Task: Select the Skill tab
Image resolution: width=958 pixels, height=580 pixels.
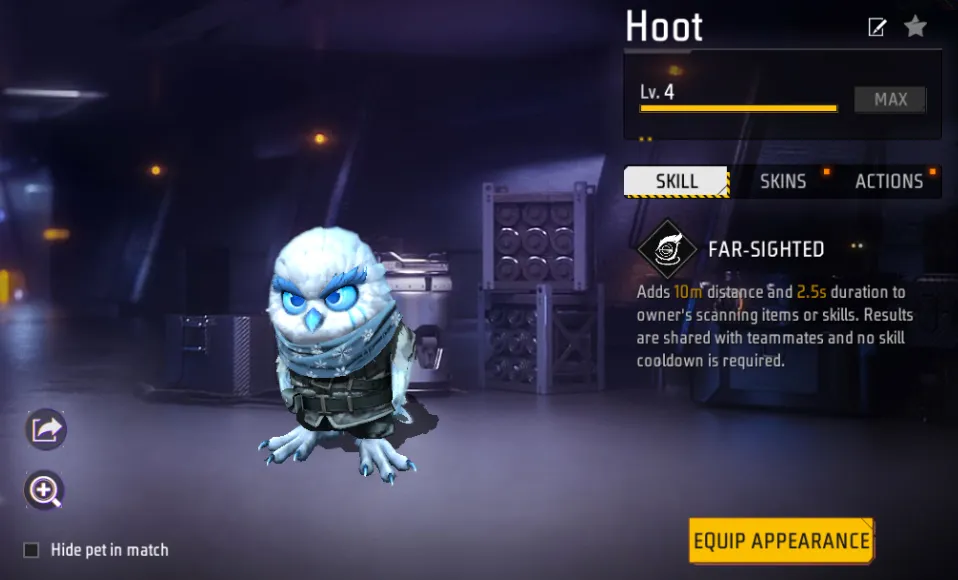Action: 677,181
